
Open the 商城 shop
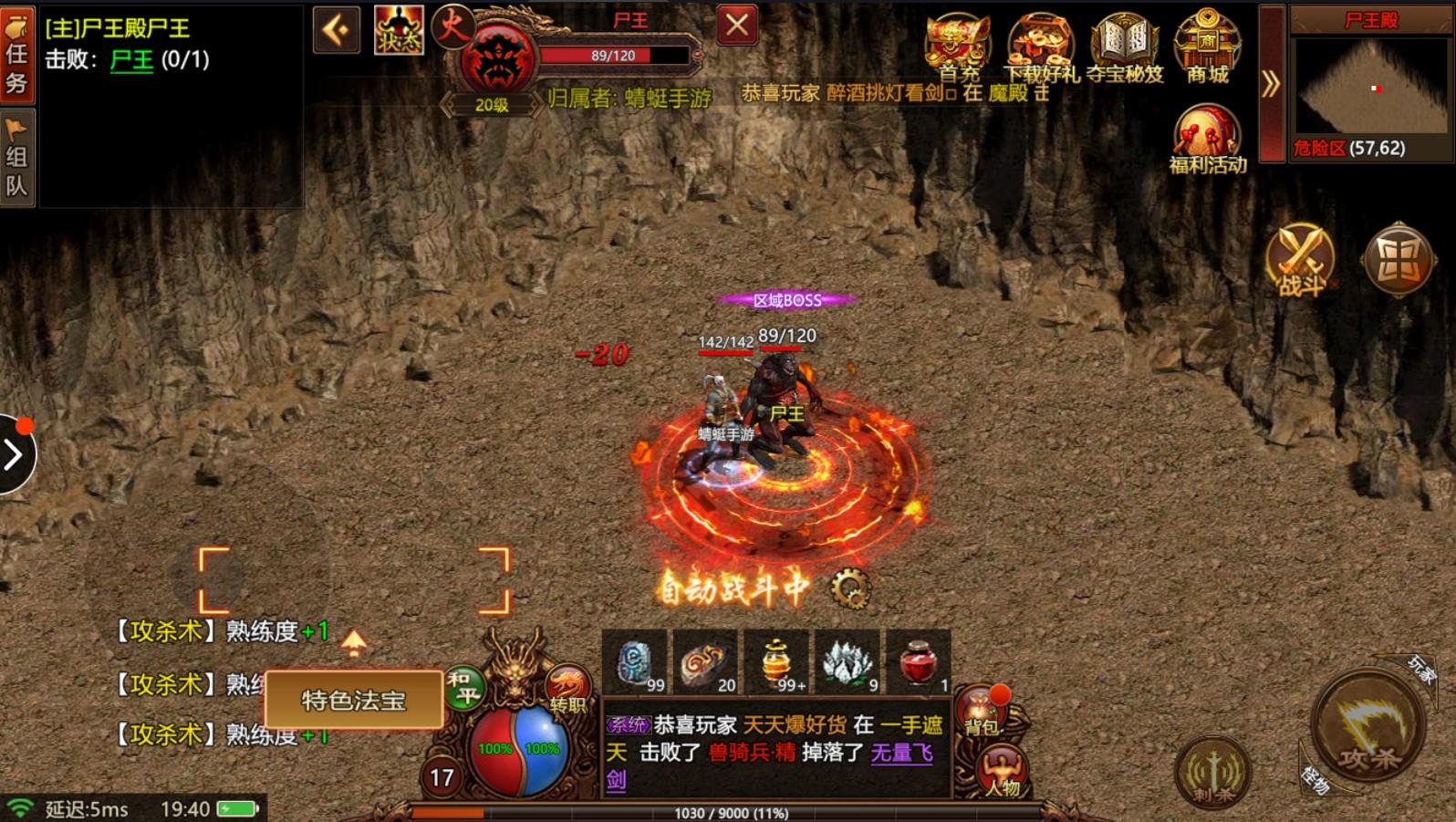(x=1207, y=47)
